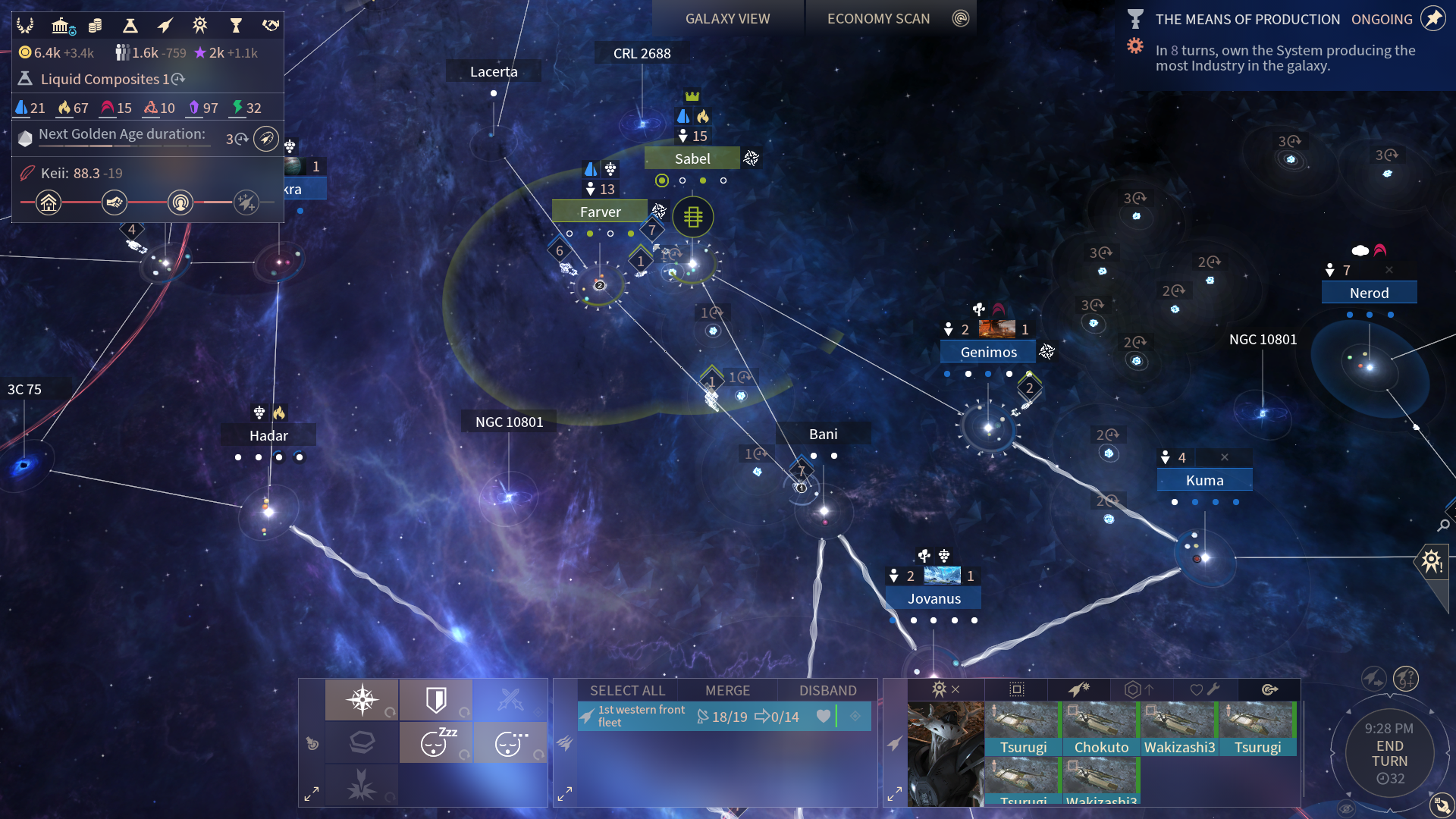Switch to Galaxy View

click(727, 19)
